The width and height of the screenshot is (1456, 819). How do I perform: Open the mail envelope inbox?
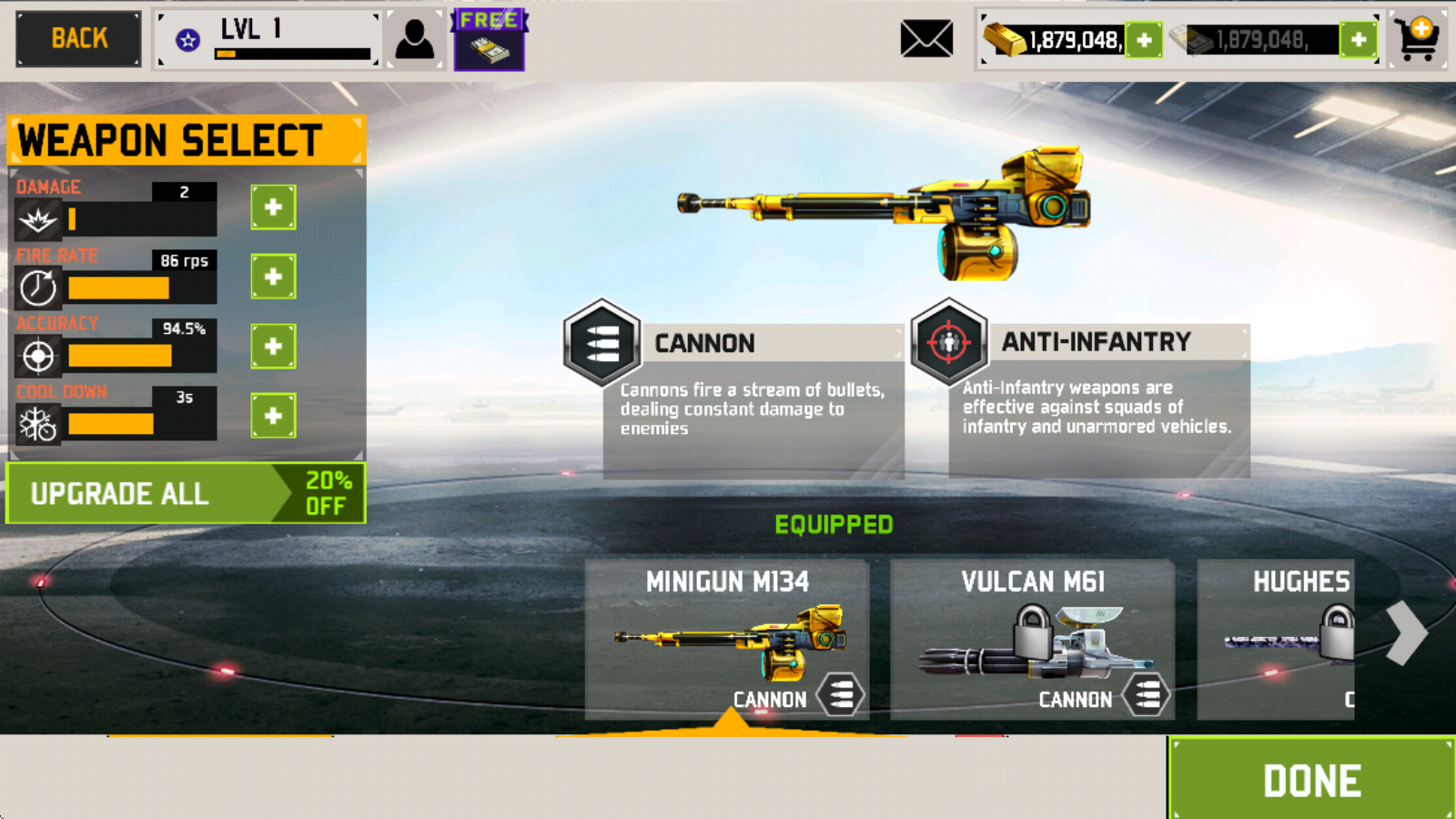[x=926, y=39]
